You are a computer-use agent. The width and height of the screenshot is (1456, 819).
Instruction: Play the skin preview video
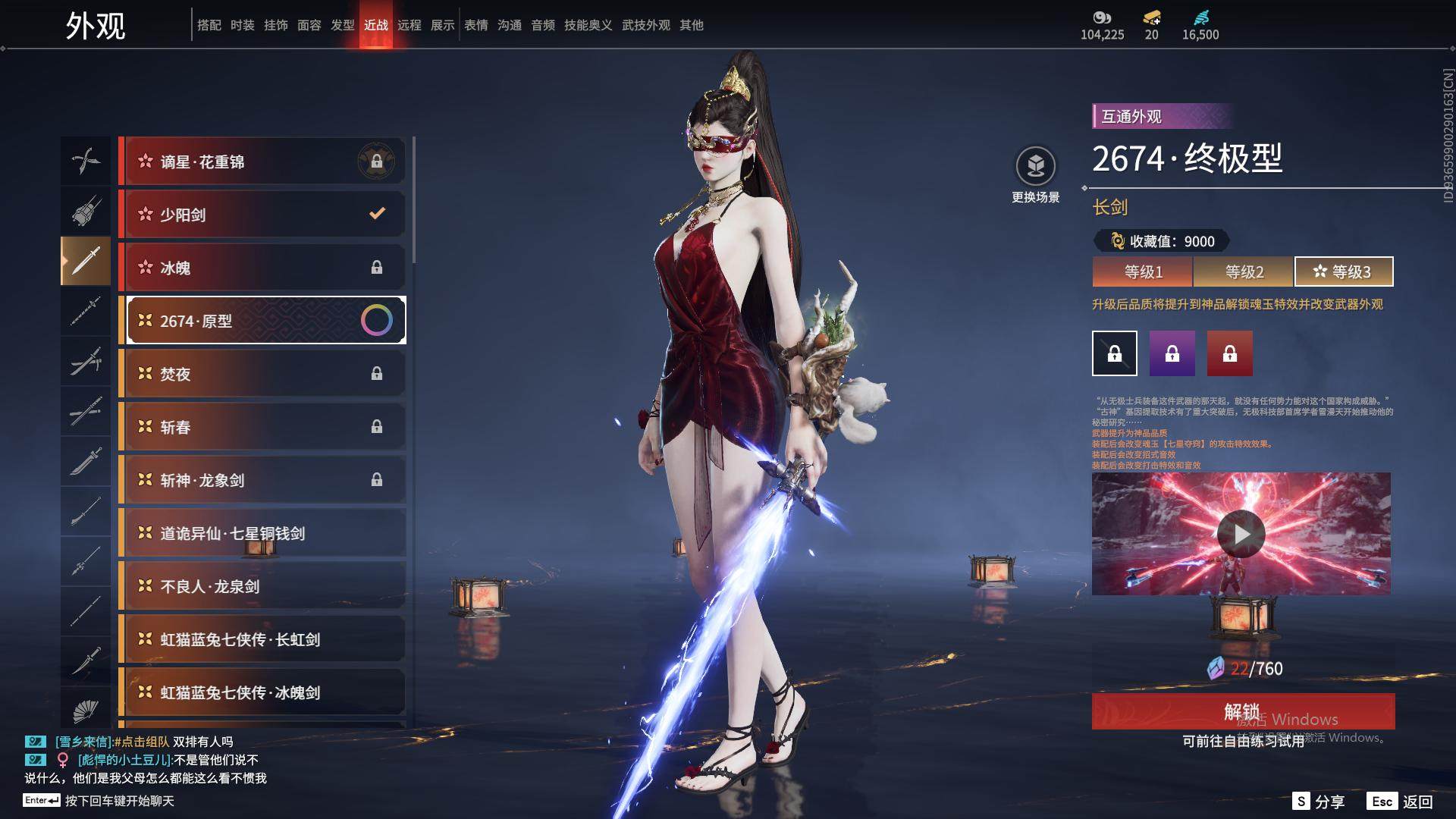pos(1241,534)
